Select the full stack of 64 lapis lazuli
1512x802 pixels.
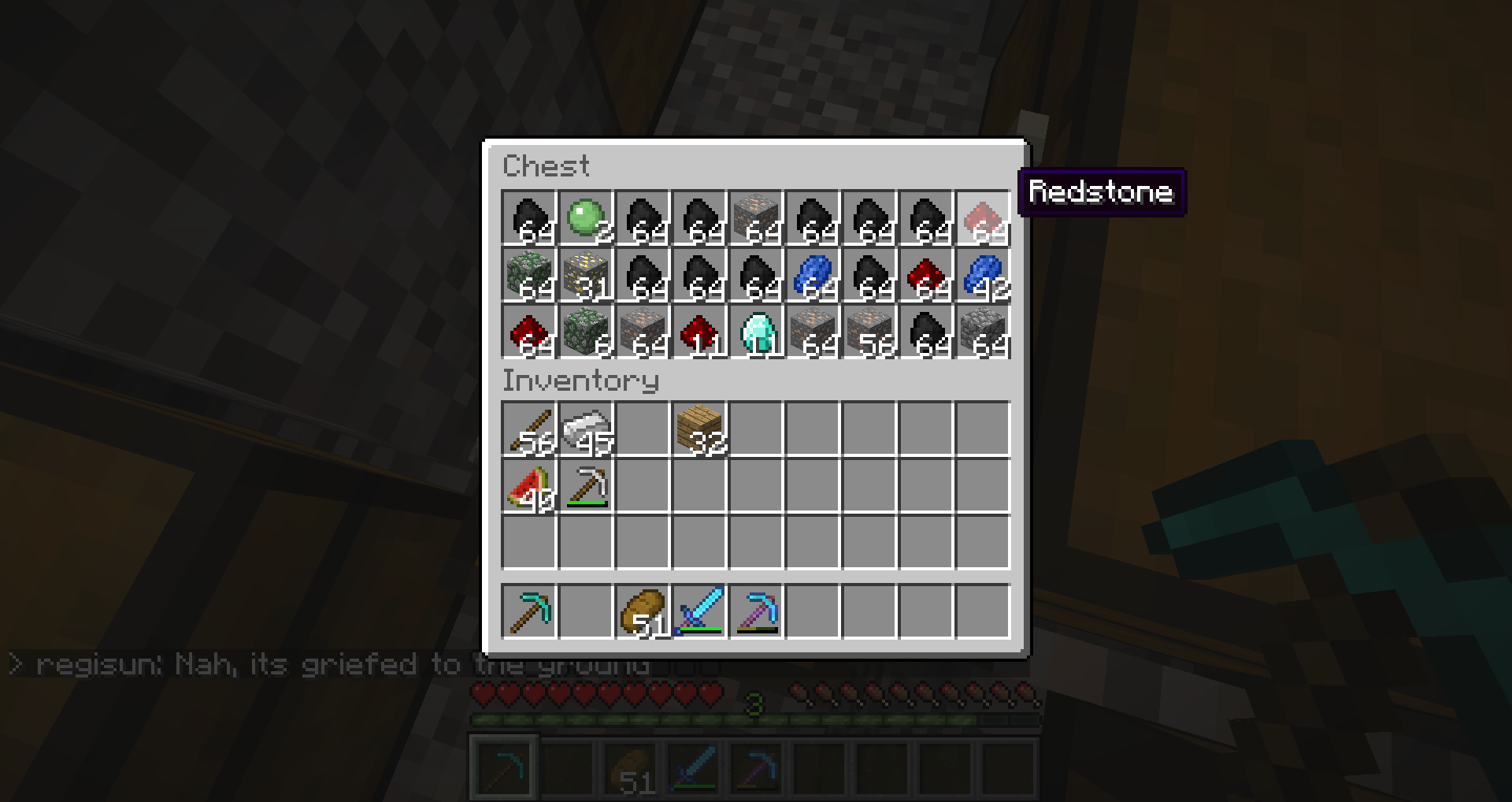813,275
